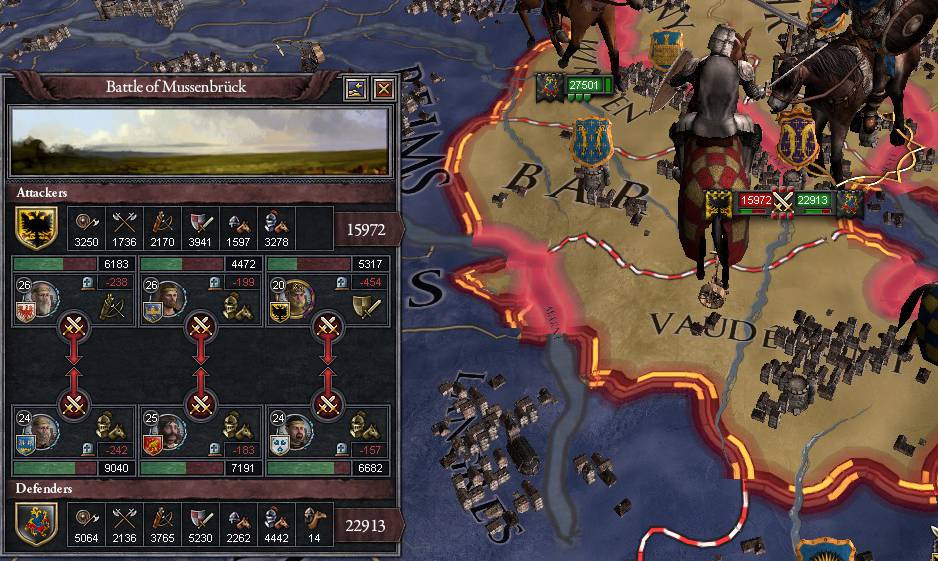
Task: Close the Battle of Mussenbrück window
Action: click(x=382, y=89)
